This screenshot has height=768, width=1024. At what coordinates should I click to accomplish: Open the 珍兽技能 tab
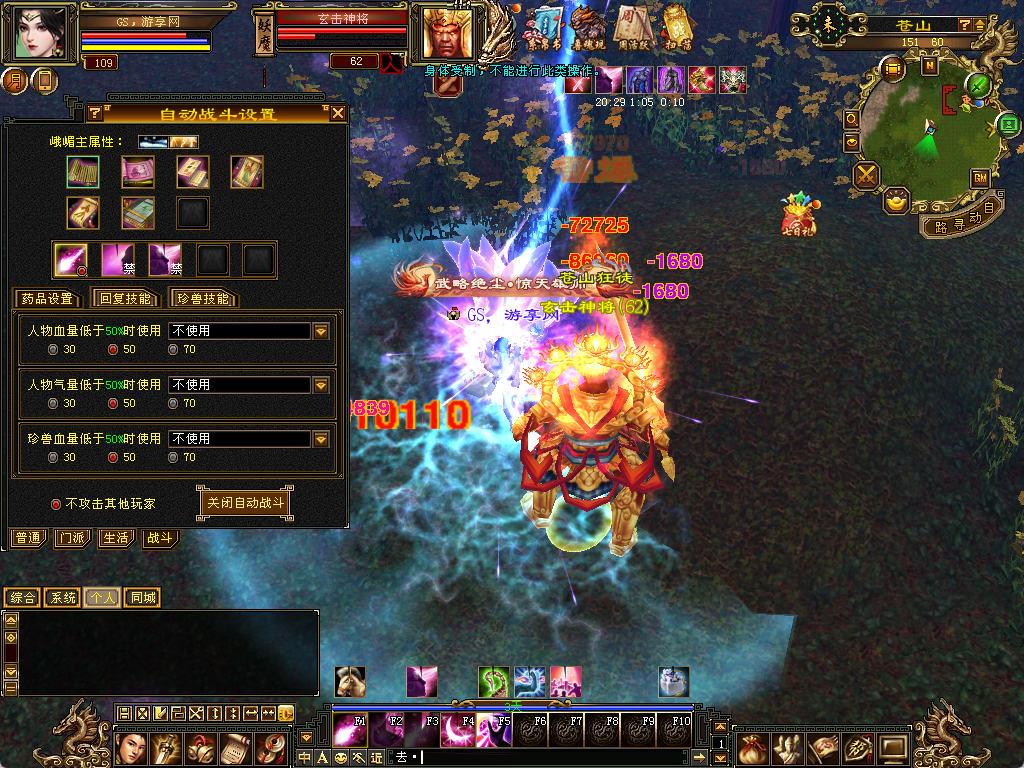203,298
